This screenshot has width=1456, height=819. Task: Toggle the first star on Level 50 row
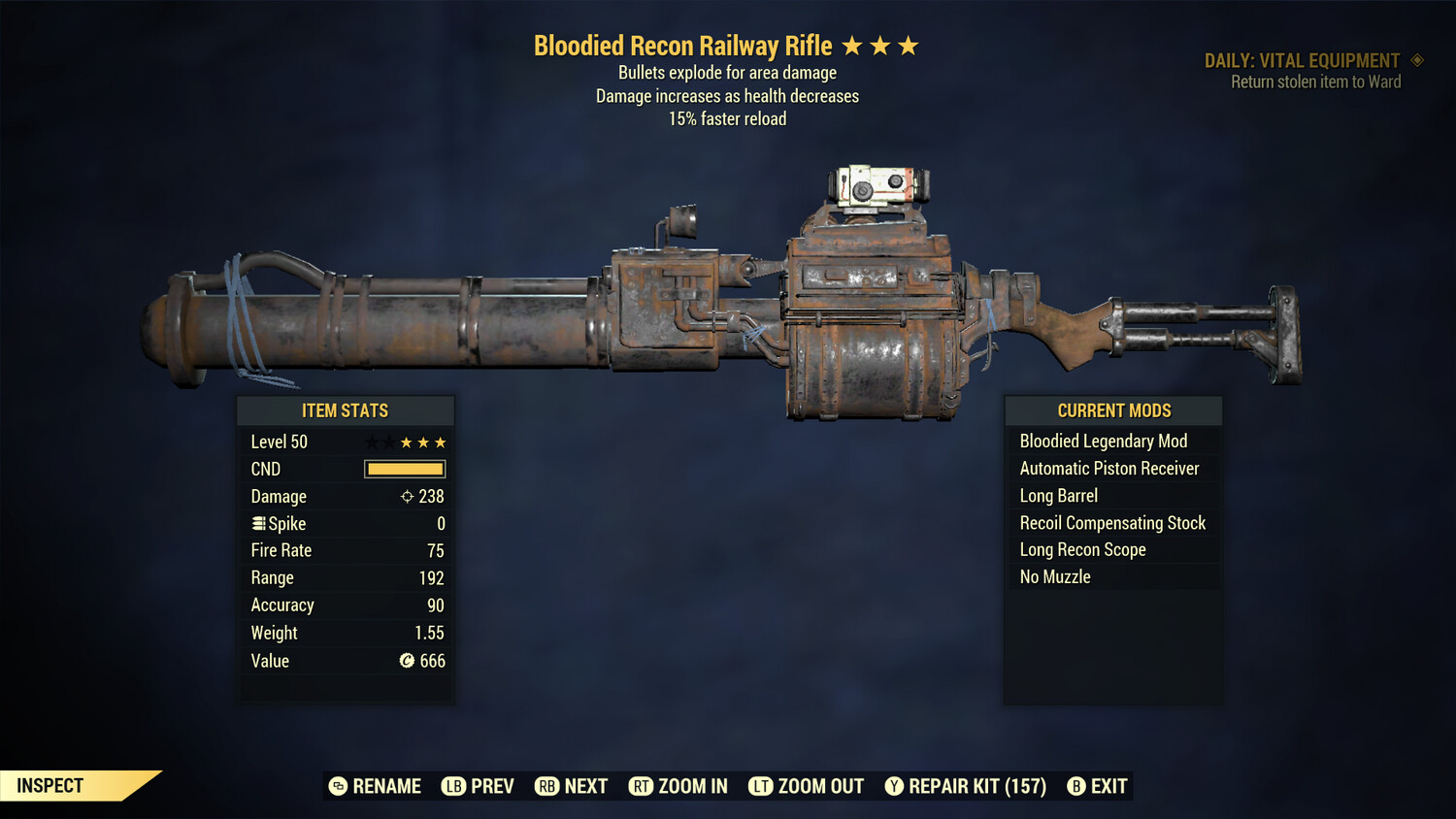(372, 442)
